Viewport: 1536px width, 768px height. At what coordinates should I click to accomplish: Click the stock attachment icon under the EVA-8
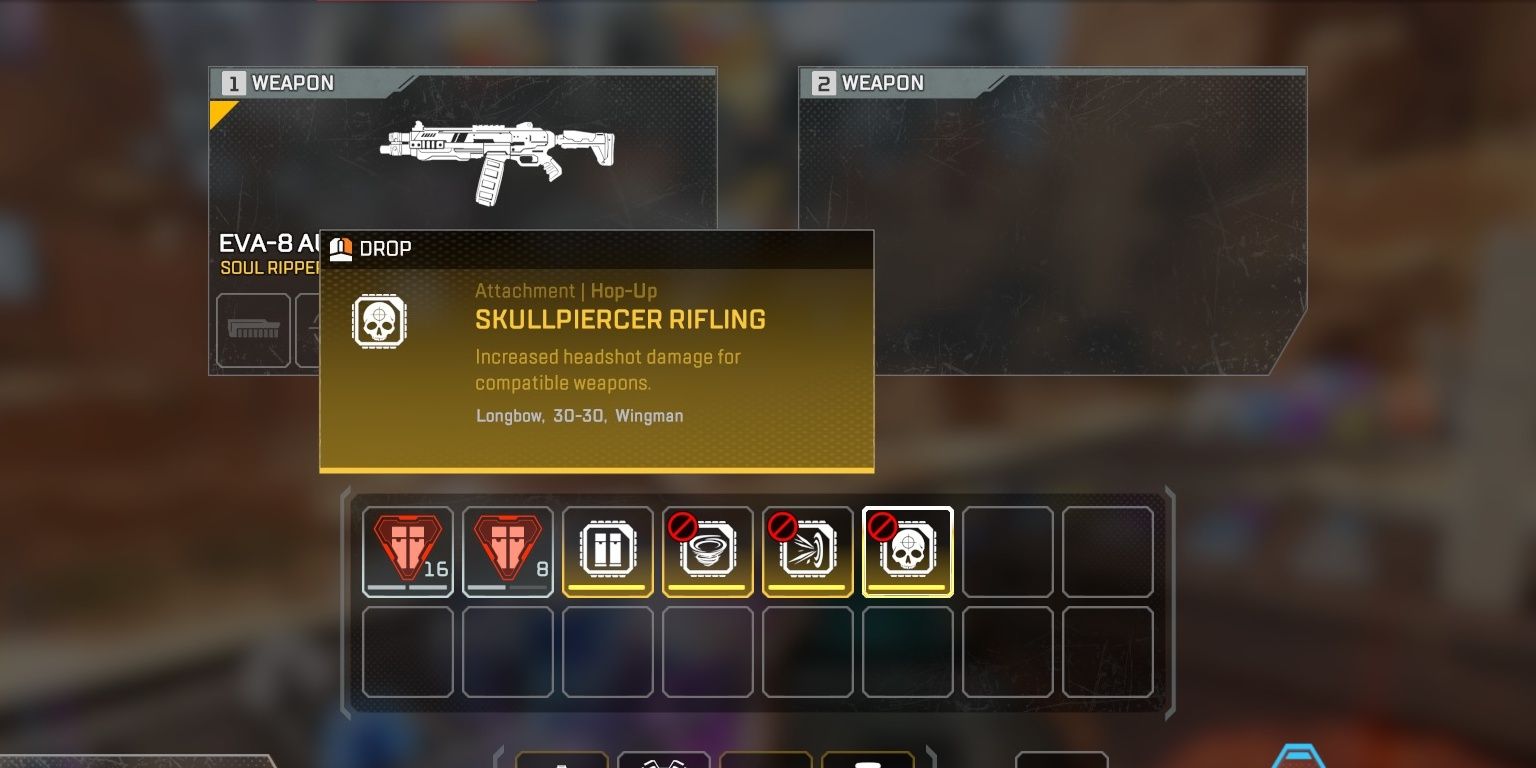point(253,330)
